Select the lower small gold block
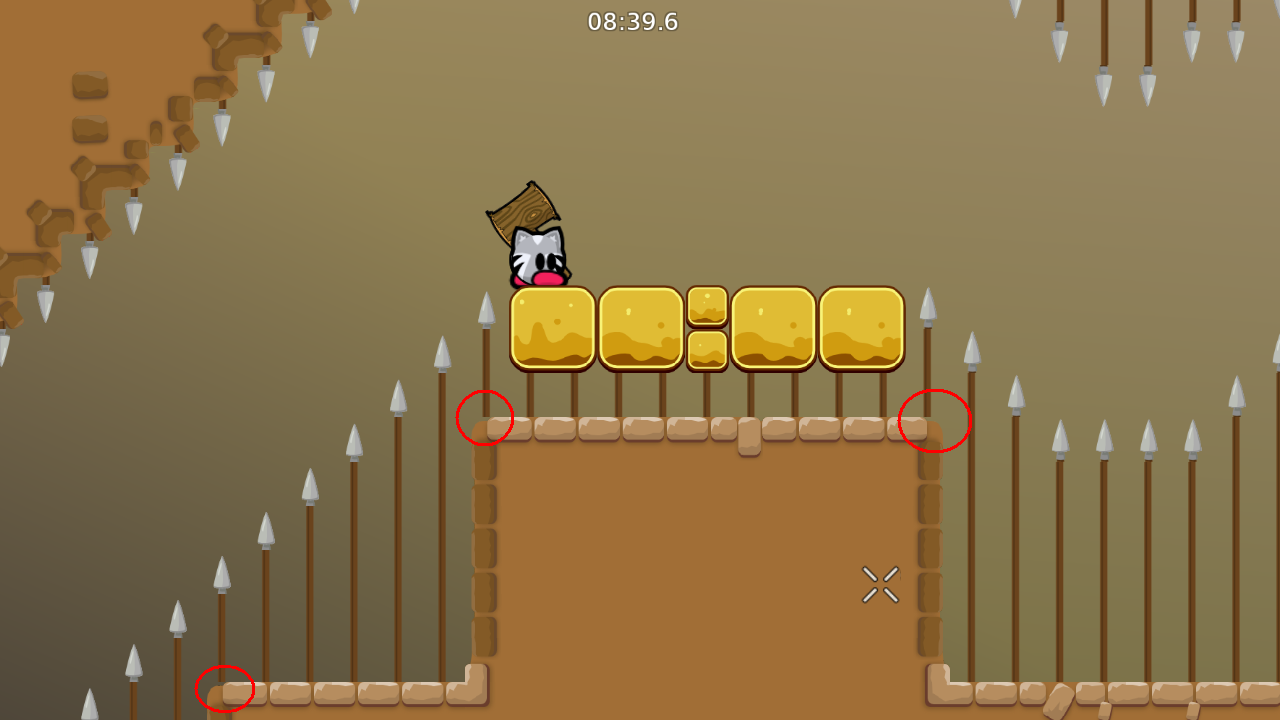Screen dimensions: 1280x720 point(706,351)
